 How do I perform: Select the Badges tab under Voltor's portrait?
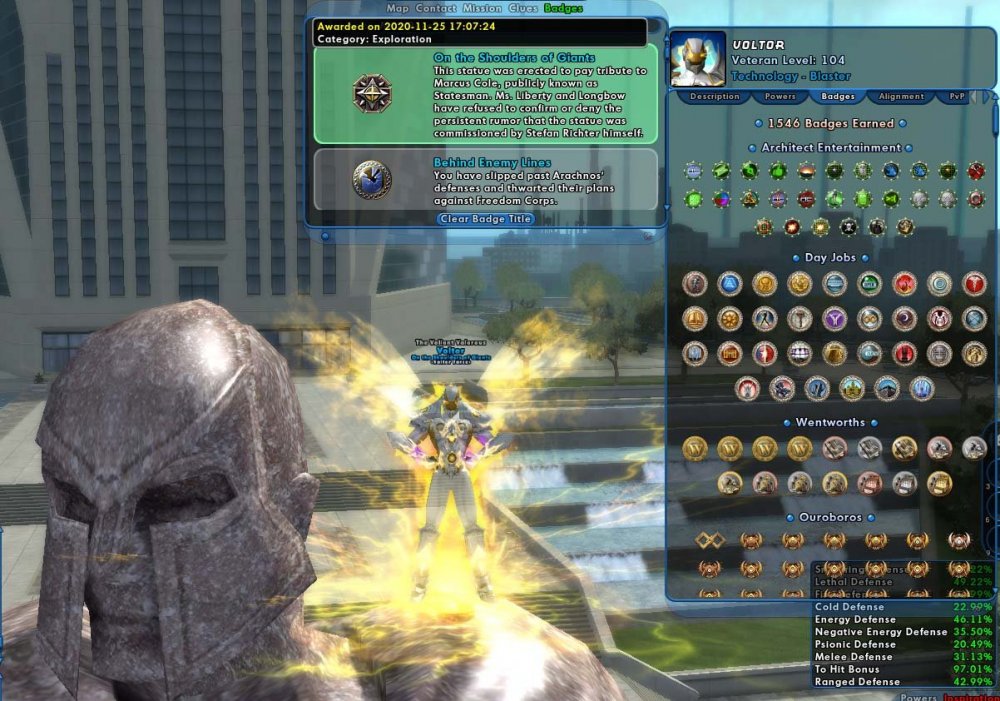[x=837, y=97]
